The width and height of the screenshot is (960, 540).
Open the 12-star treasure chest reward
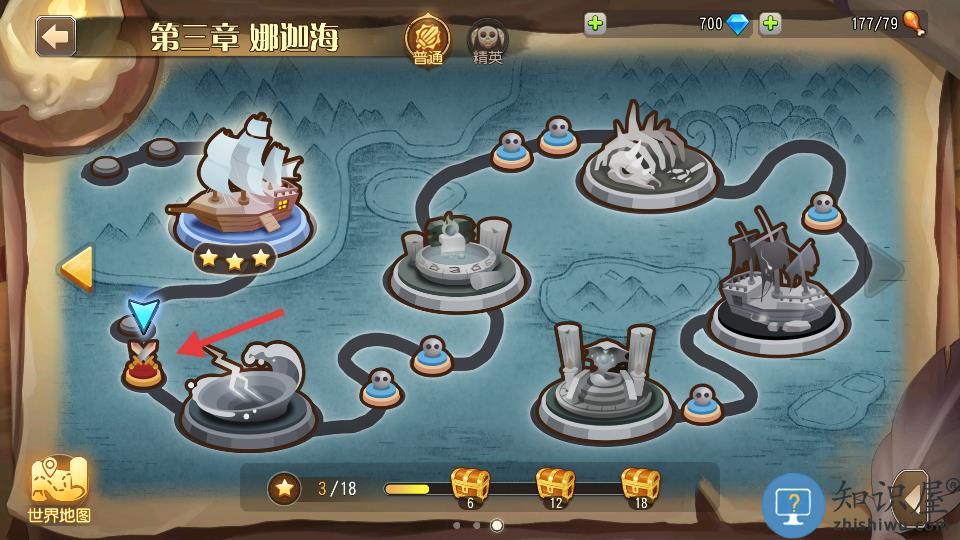(x=555, y=487)
